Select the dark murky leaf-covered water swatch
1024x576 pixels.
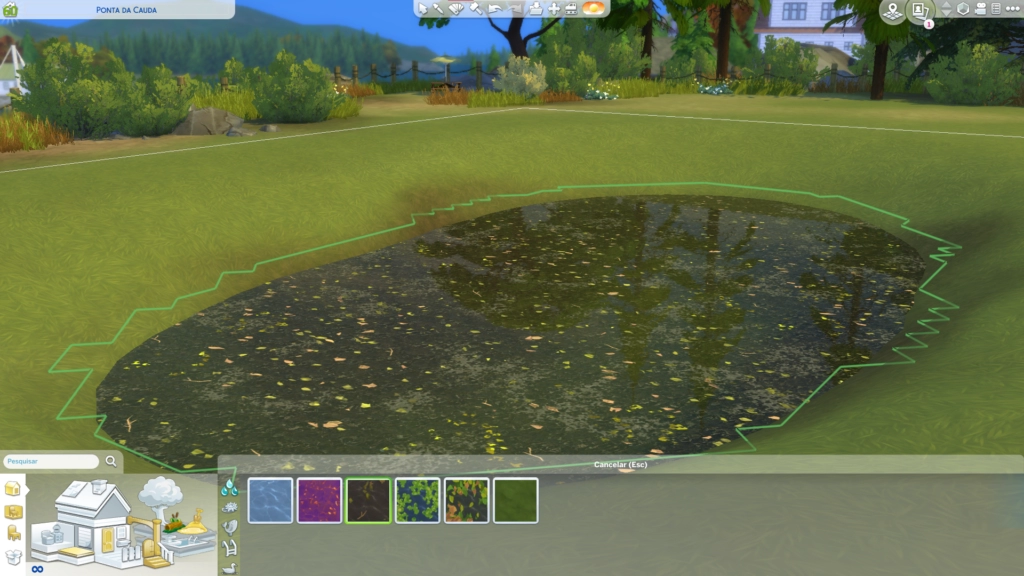[368, 500]
